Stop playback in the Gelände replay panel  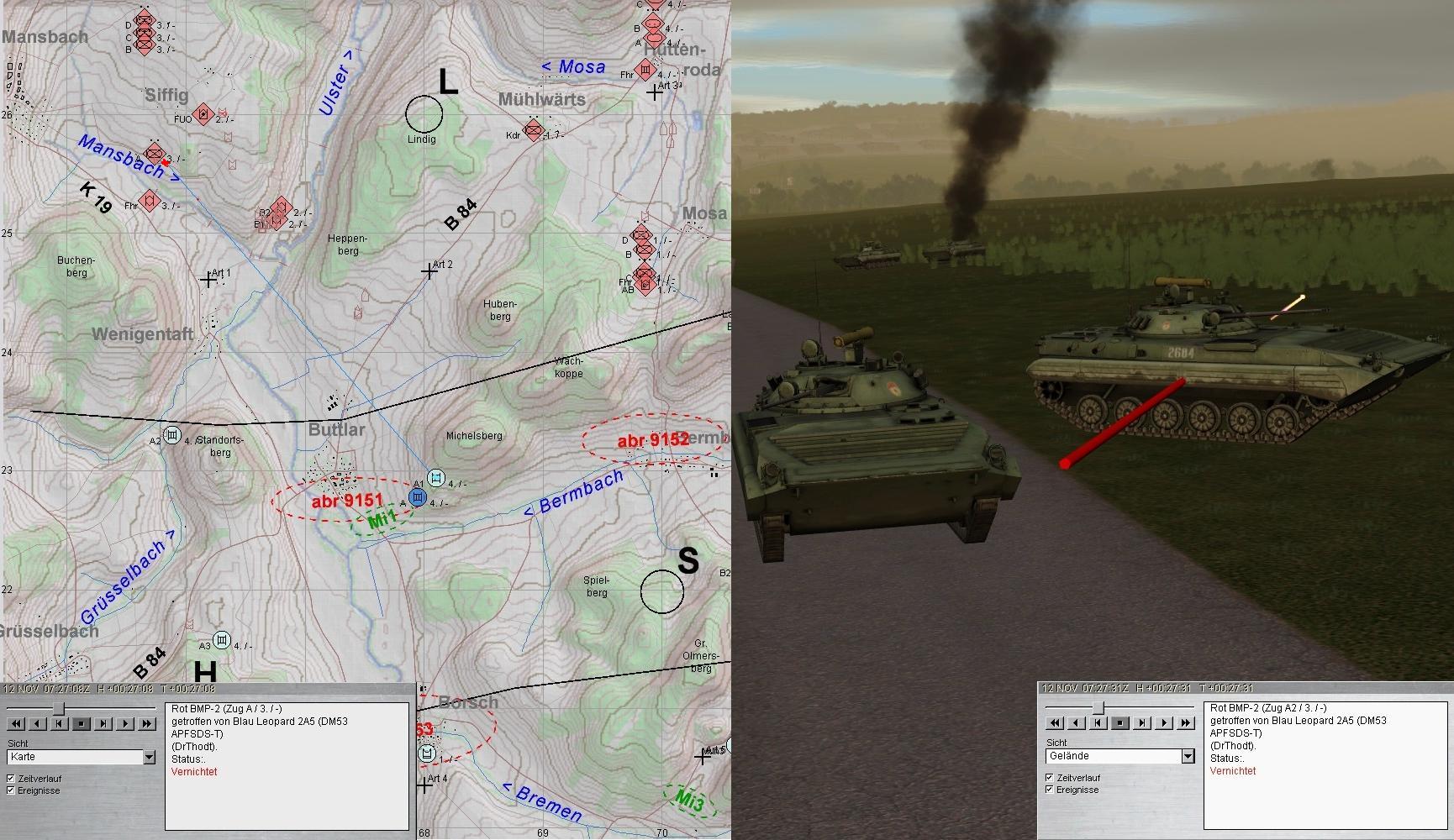click(1120, 722)
